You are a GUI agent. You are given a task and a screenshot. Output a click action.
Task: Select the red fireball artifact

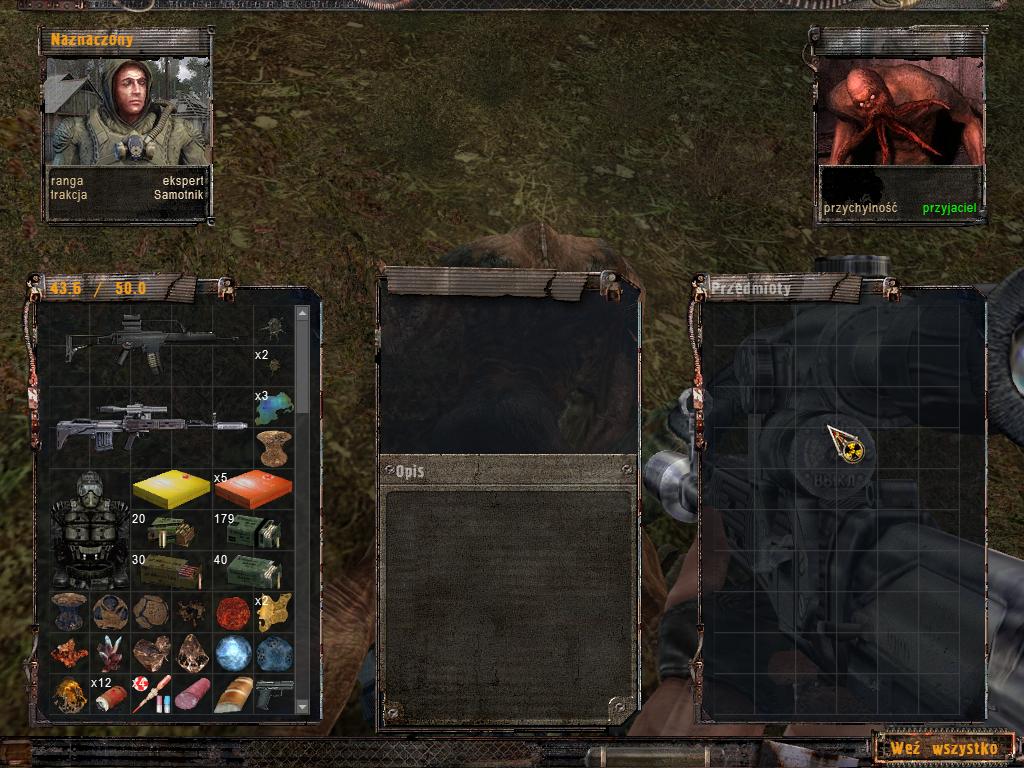click(x=232, y=612)
